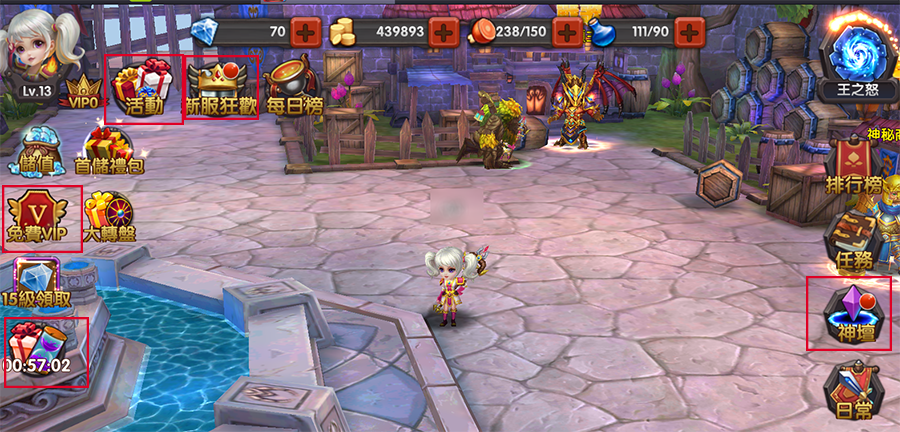Open the 活動 events gift icon
This screenshot has width=900, height=432.
click(144, 87)
